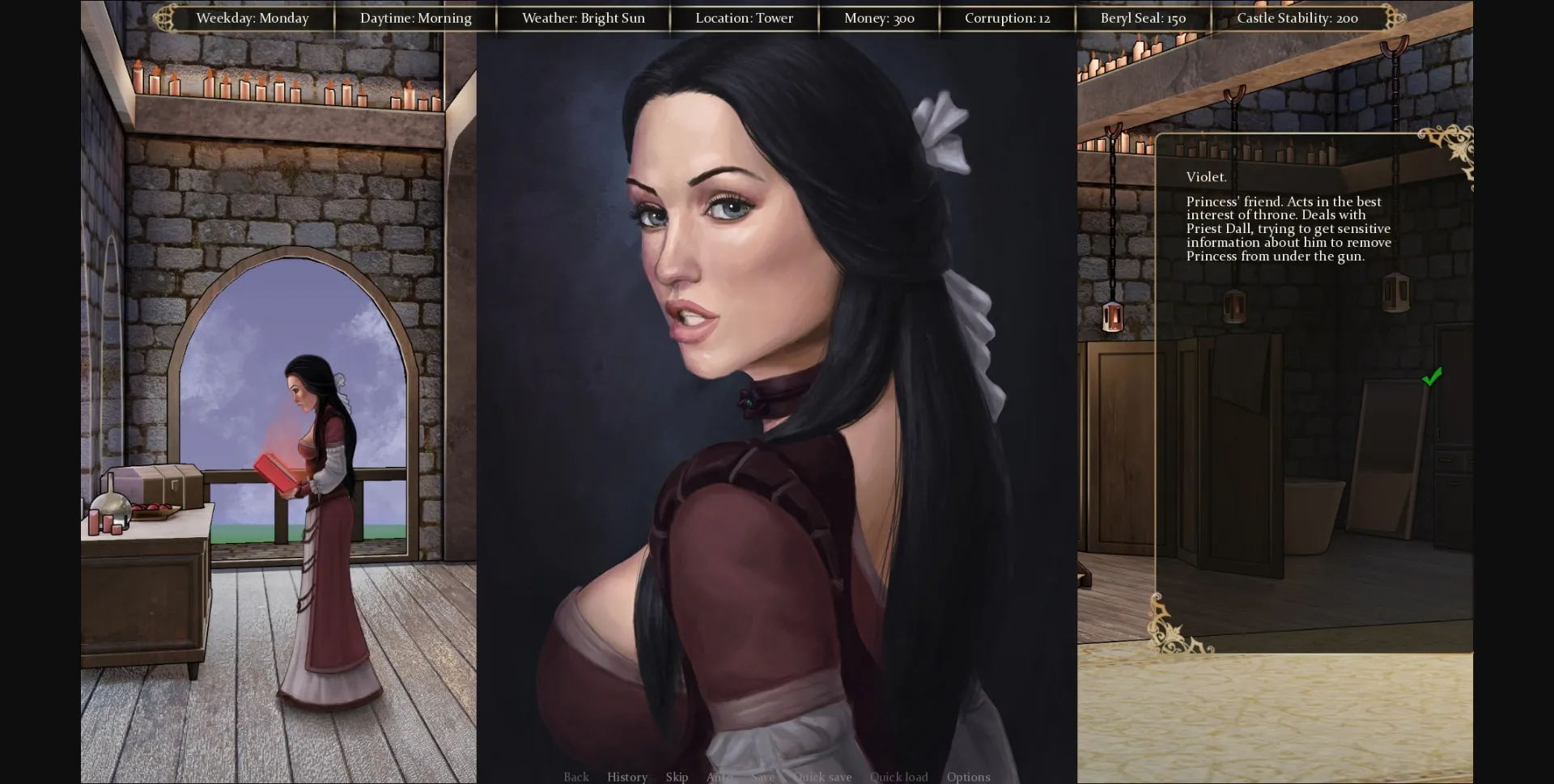Click the green checkmark confirmation icon

(x=1433, y=375)
